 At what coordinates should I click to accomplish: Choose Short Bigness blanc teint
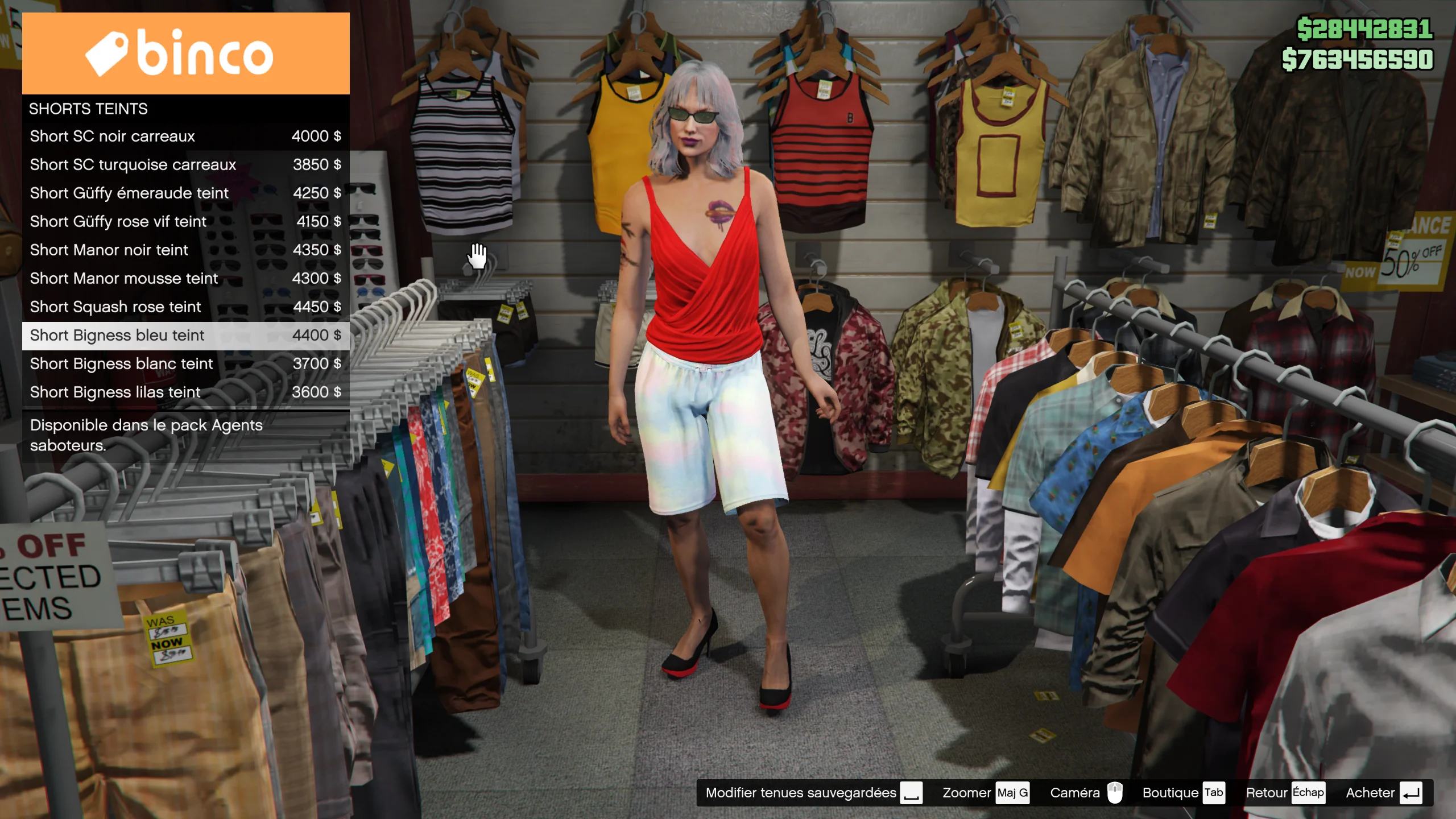185,364
